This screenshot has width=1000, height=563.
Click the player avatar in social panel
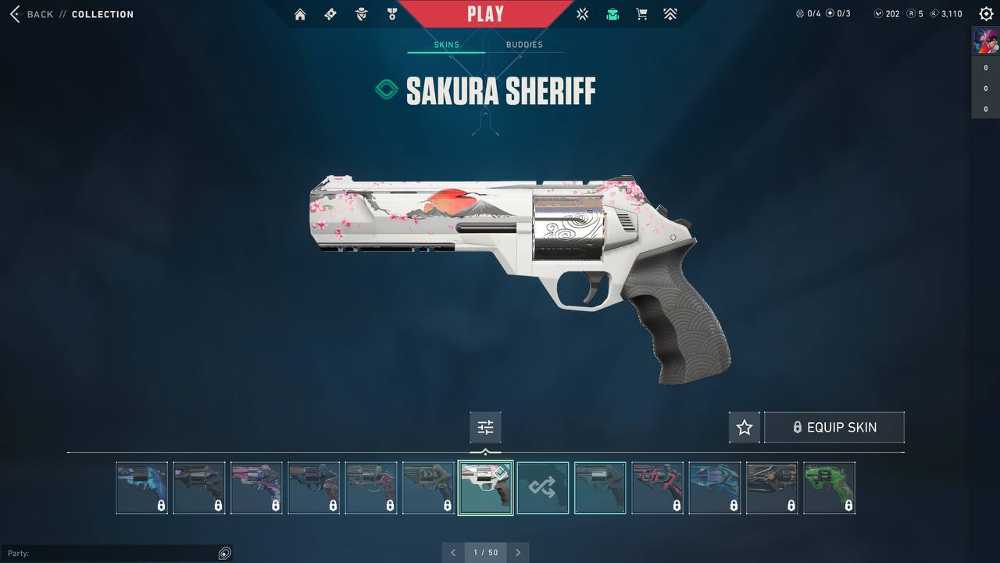pyautogui.click(x=985, y=43)
